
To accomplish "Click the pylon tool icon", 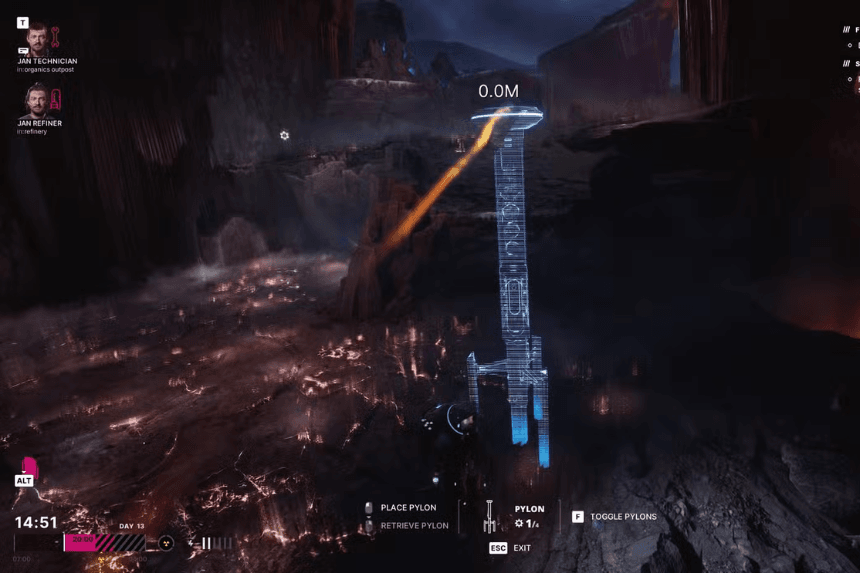I will point(489,516).
